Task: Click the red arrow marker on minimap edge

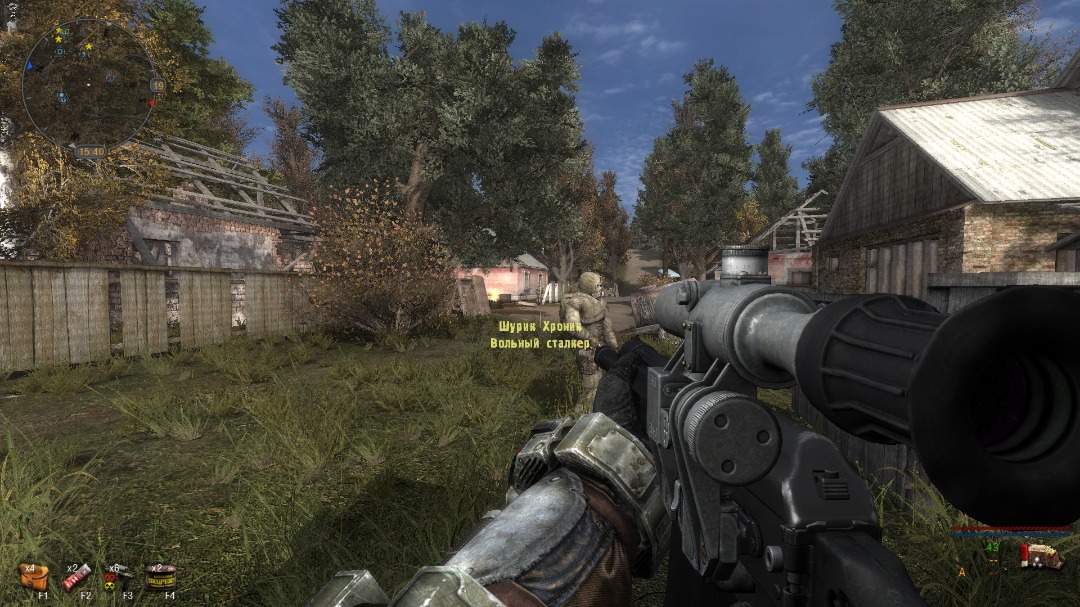Action: click(151, 102)
